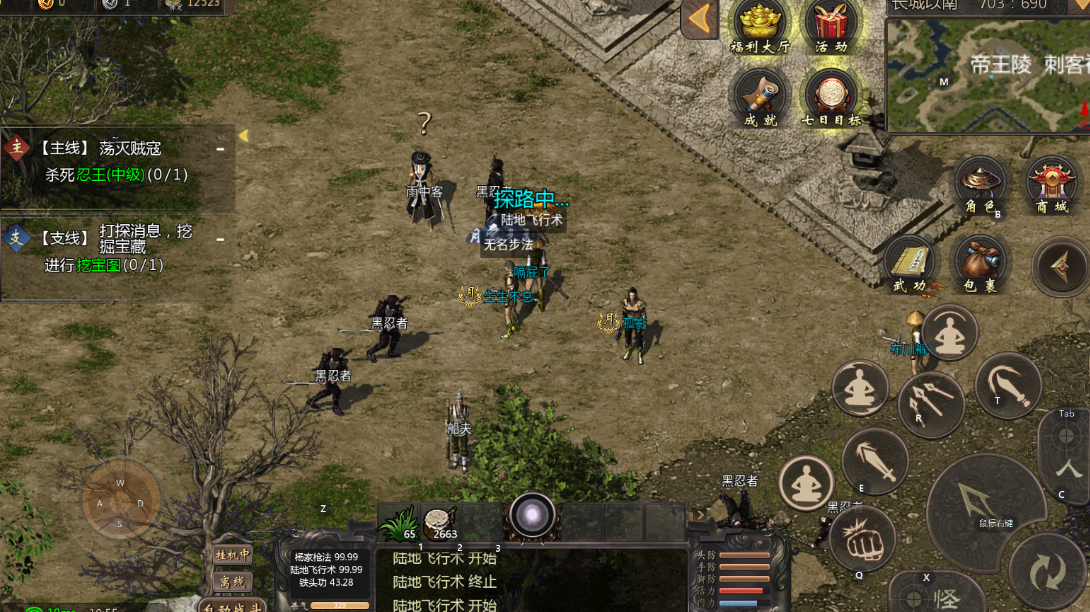
Task: Use the drum item with 2663 count
Action: tap(441, 522)
